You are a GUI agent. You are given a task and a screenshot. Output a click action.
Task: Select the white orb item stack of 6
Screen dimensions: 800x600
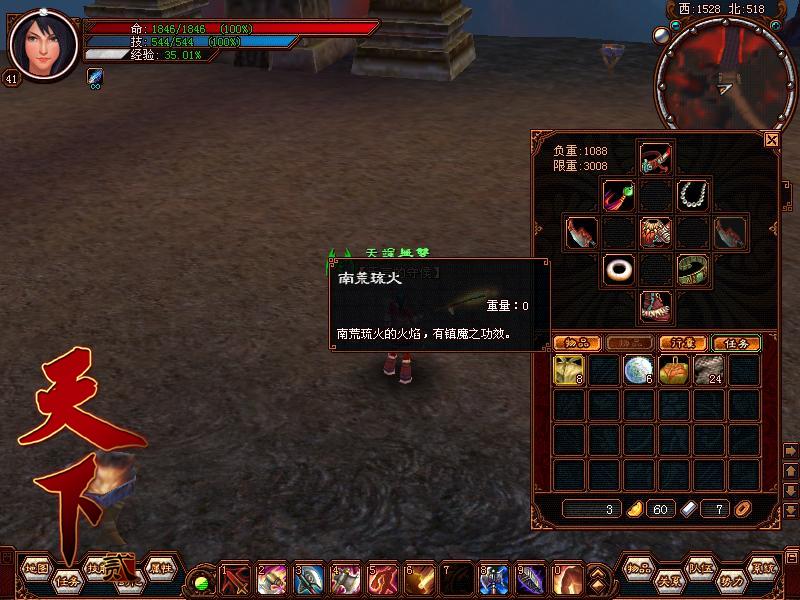[x=638, y=371]
